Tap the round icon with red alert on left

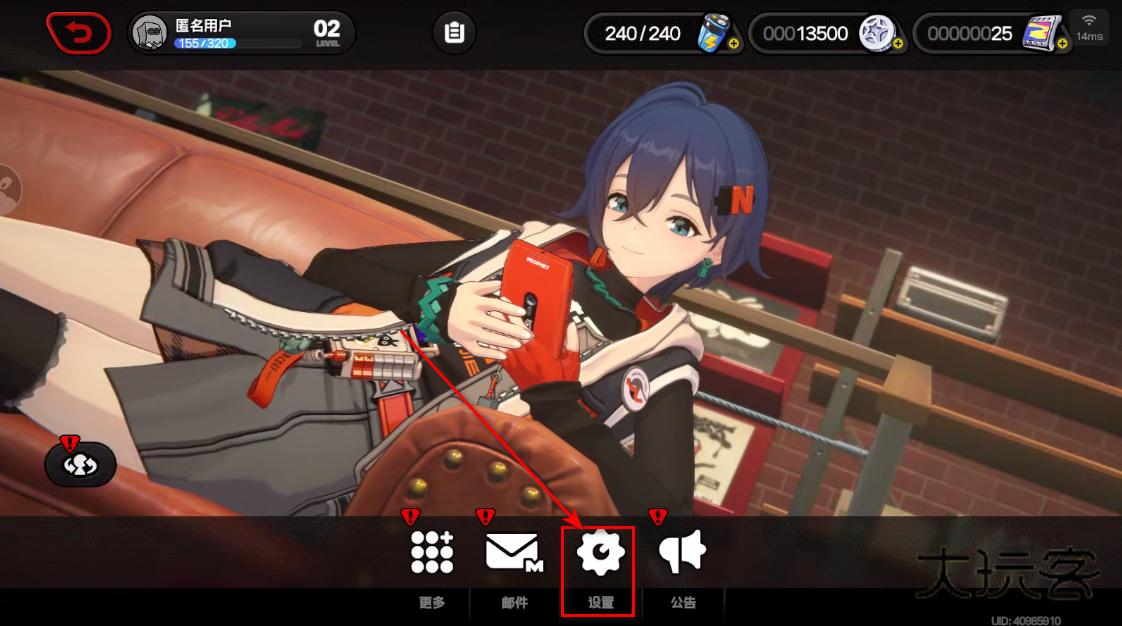(x=80, y=465)
